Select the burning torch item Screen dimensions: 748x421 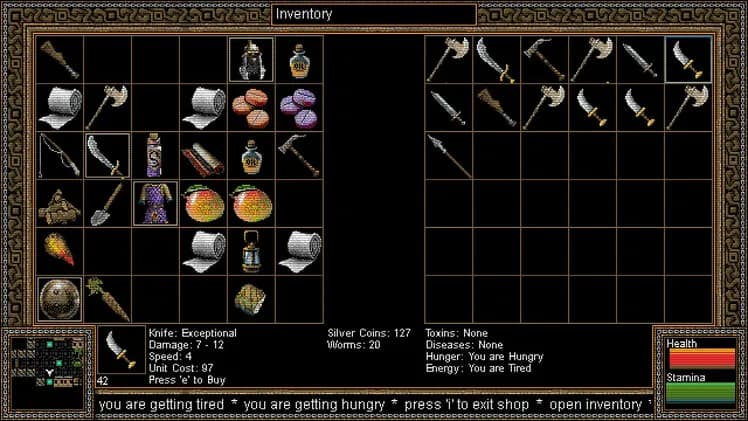(59, 251)
